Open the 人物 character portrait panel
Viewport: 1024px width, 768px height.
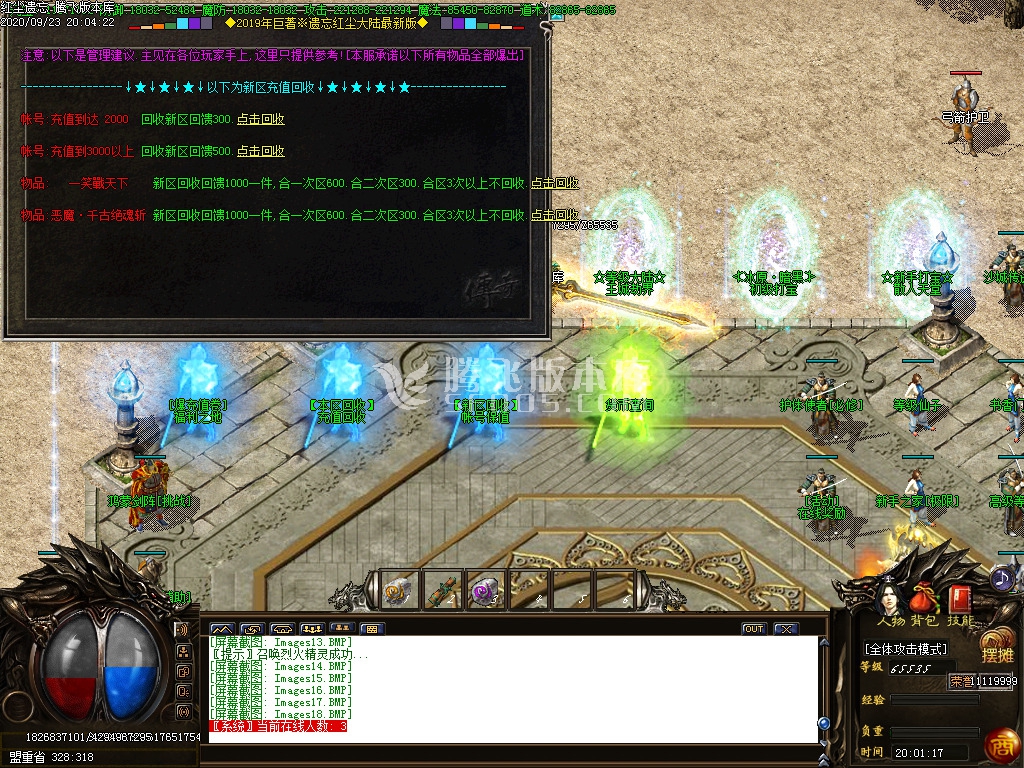click(x=887, y=600)
